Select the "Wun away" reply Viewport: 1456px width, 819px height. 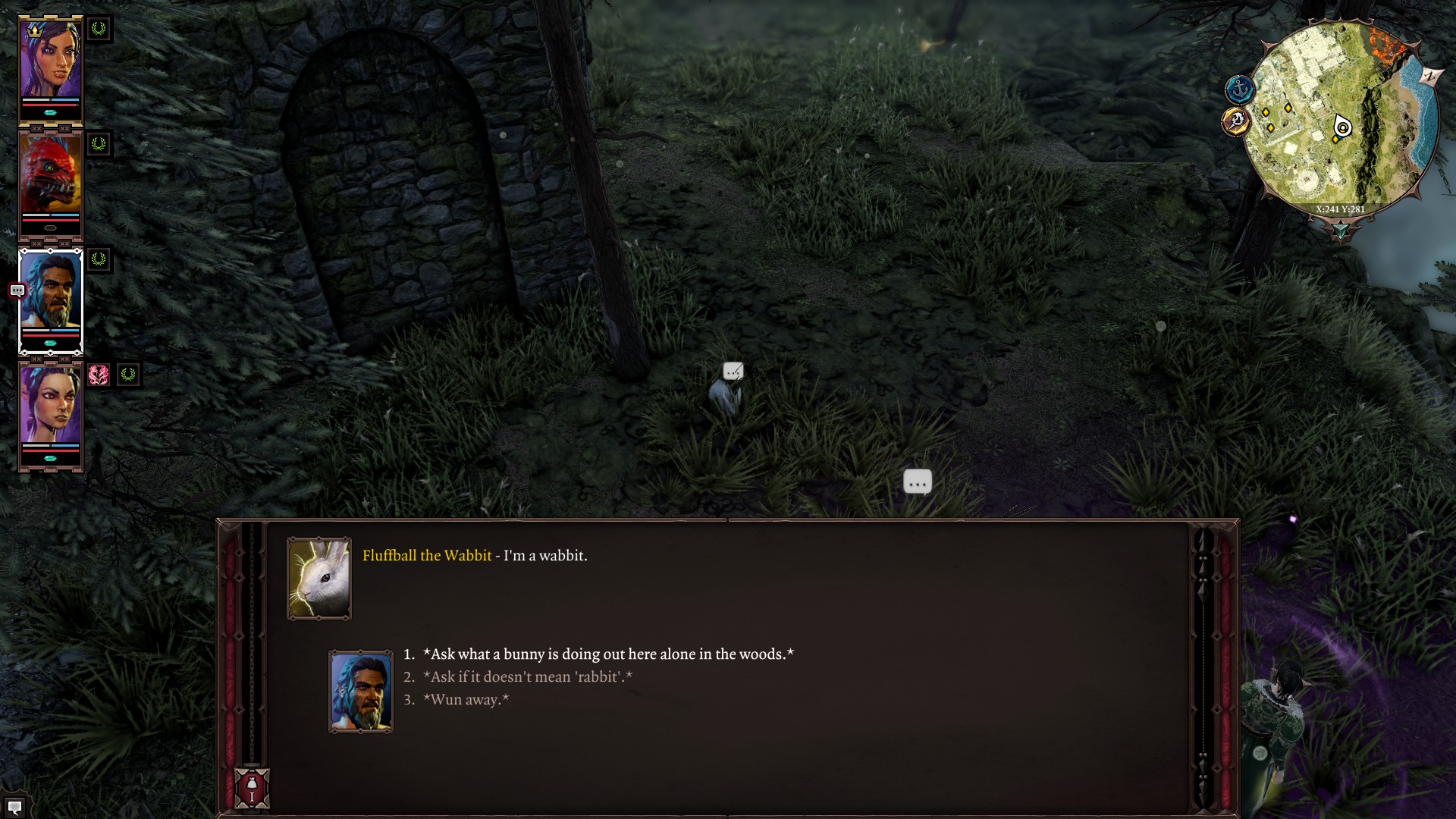pos(466,699)
